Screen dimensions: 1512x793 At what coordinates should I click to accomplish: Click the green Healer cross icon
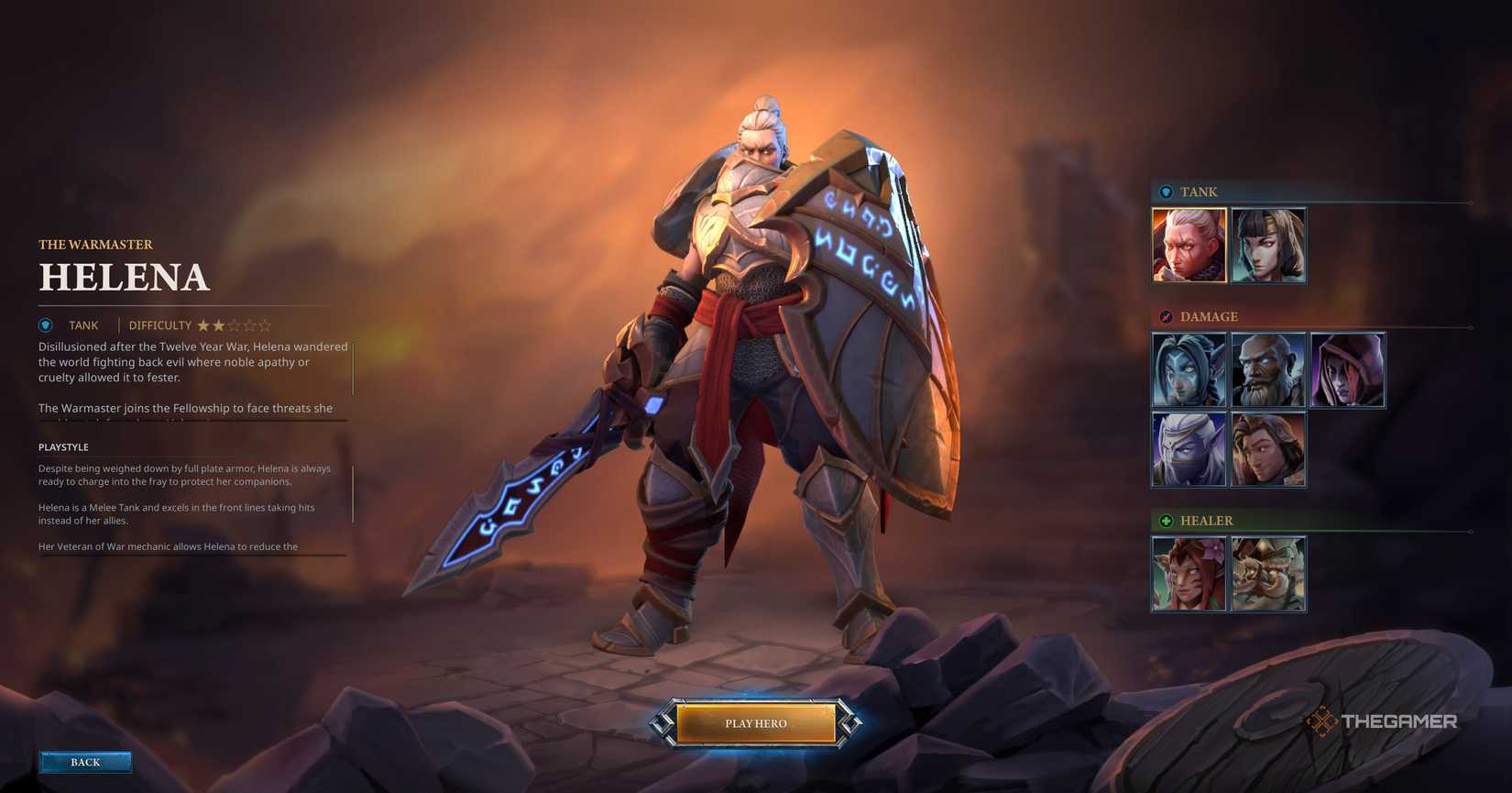(1166, 521)
